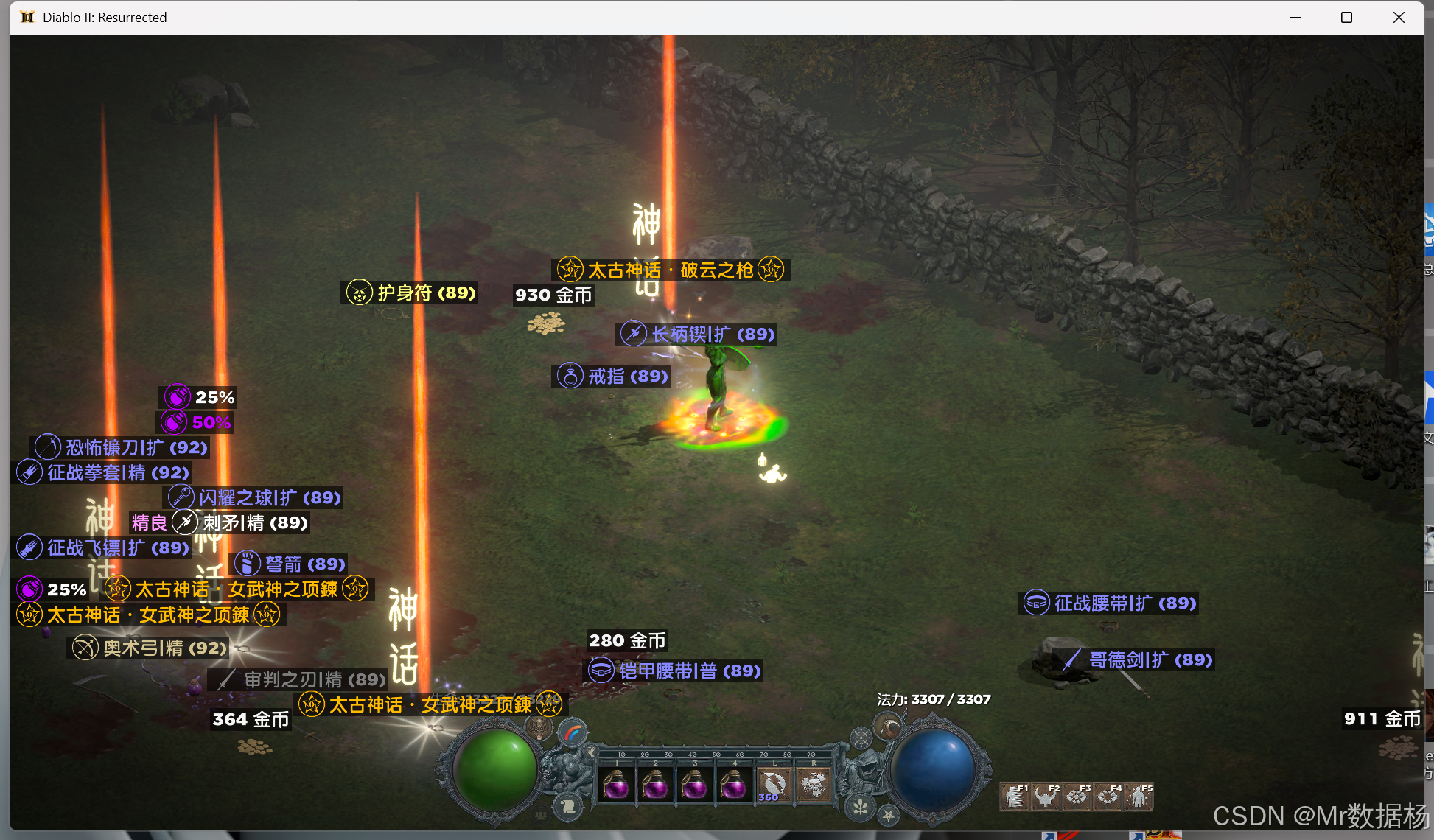Toggle the run boot icon left of belt
The image size is (1434, 840).
pos(592,752)
